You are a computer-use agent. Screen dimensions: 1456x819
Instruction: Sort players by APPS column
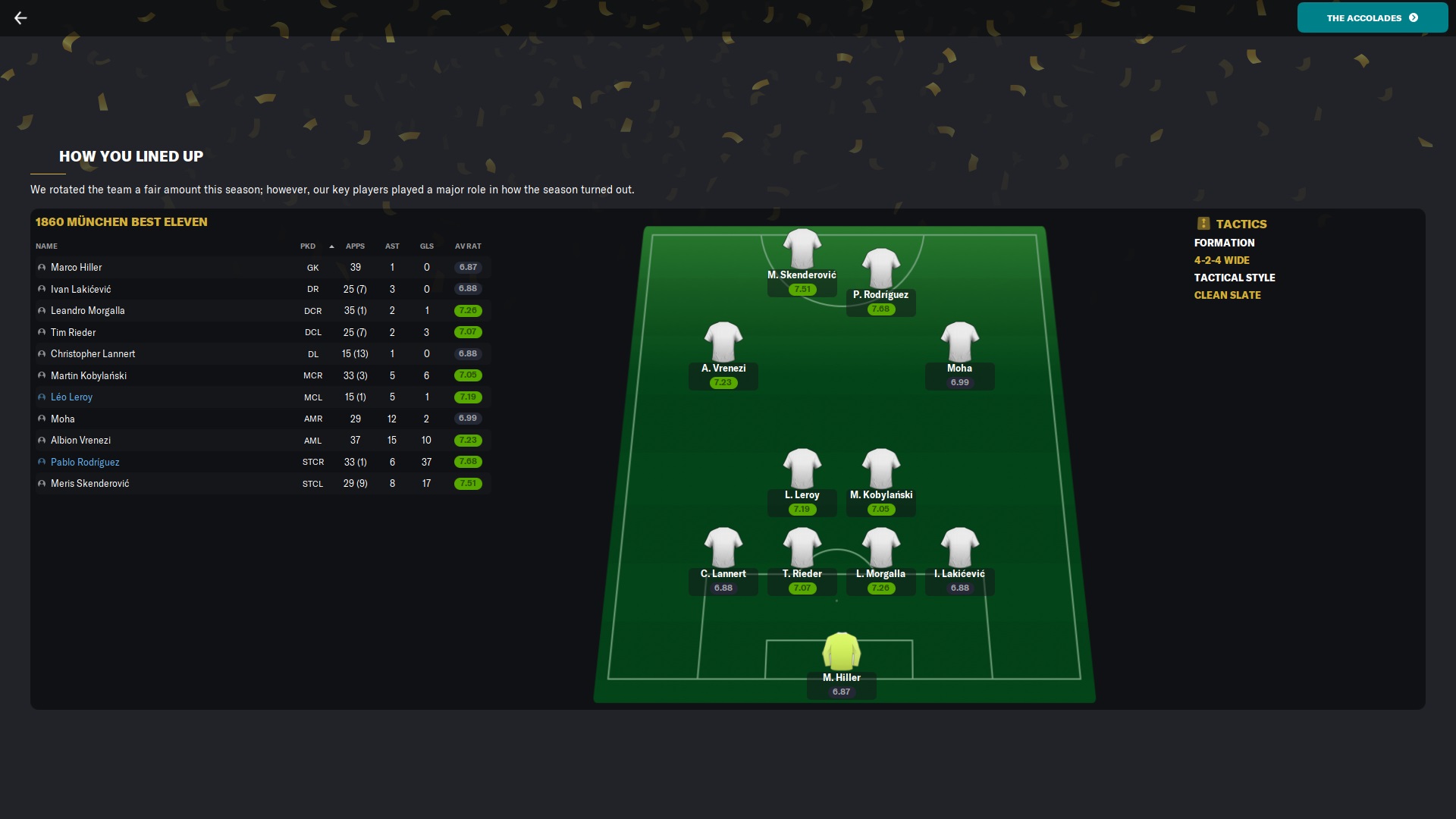(x=355, y=246)
